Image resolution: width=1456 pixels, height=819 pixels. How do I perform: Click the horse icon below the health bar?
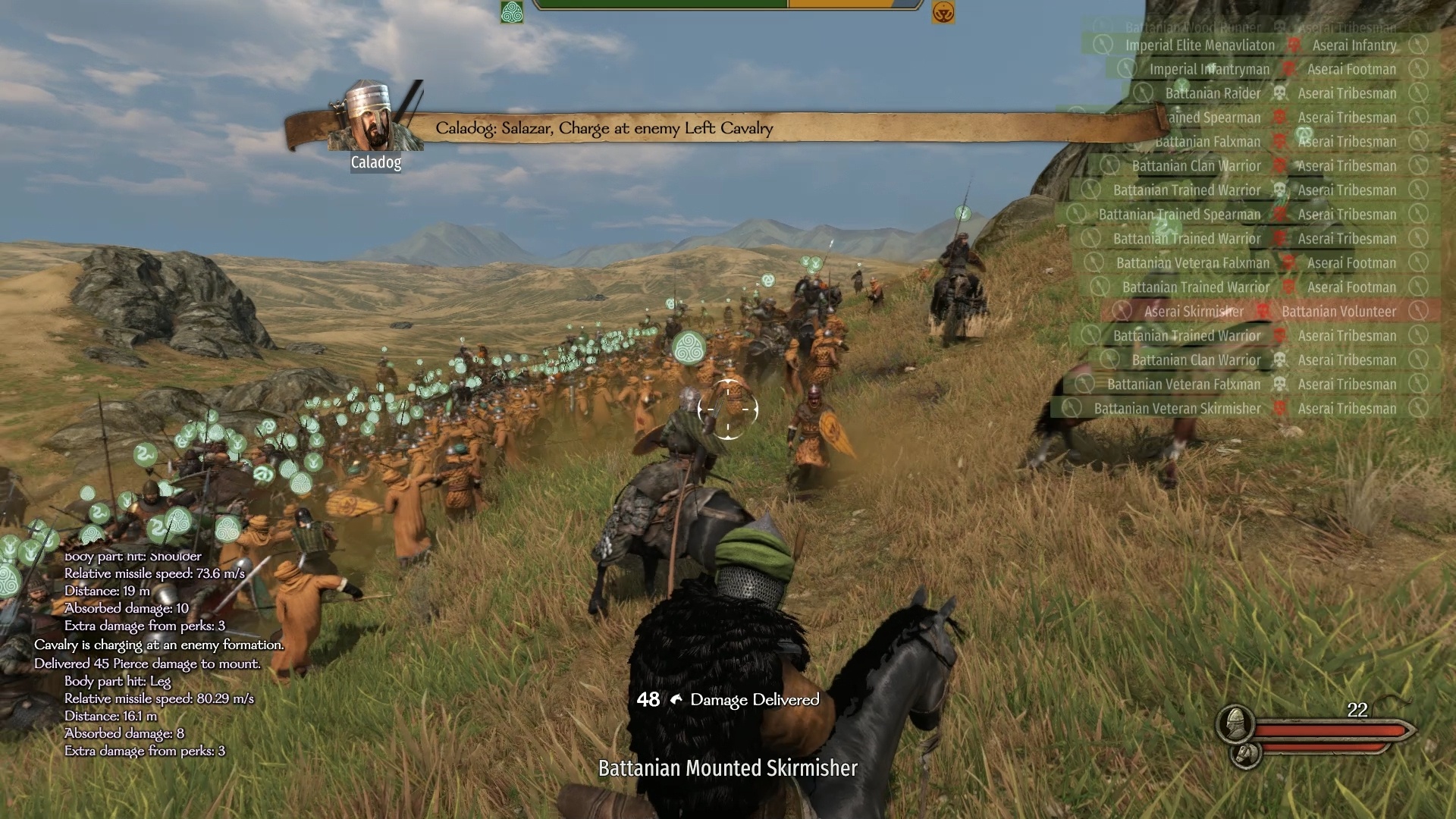pos(1245,756)
